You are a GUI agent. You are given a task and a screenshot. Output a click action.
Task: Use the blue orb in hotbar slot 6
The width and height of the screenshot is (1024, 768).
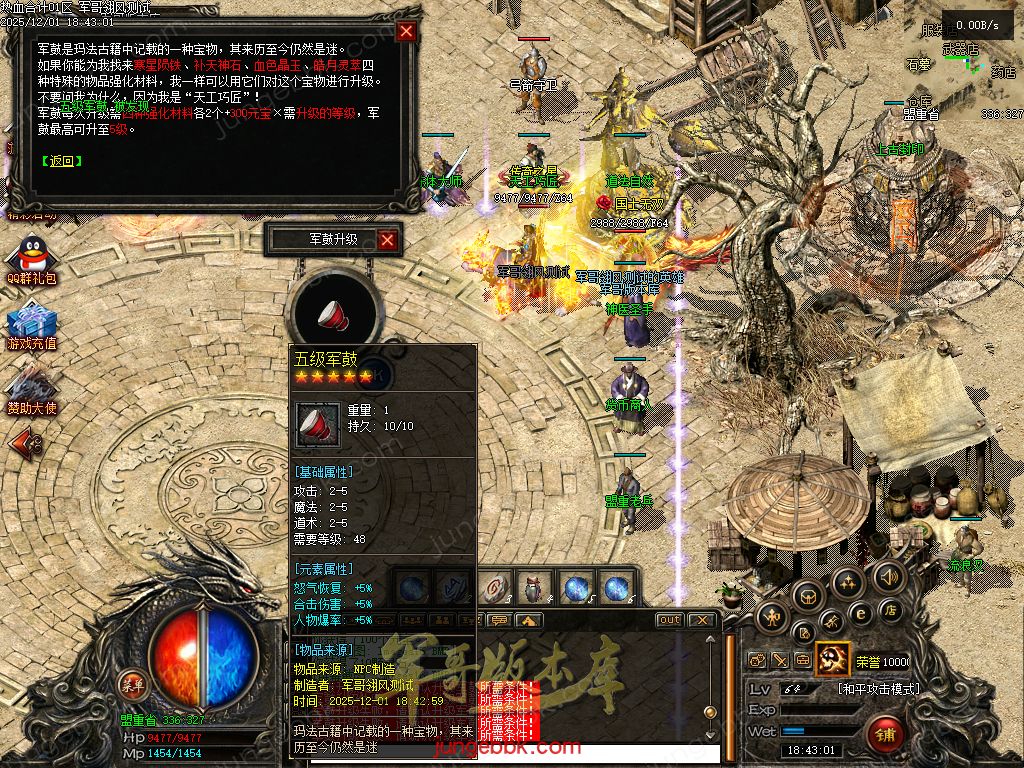point(615,588)
